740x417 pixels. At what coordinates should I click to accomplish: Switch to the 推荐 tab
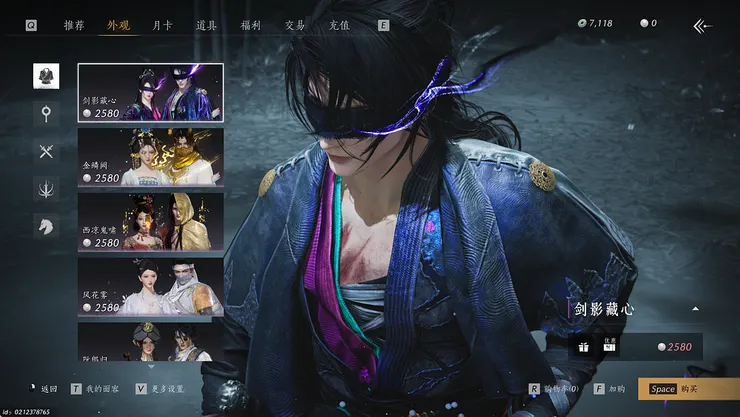pyautogui.click(x=74, y=25)
